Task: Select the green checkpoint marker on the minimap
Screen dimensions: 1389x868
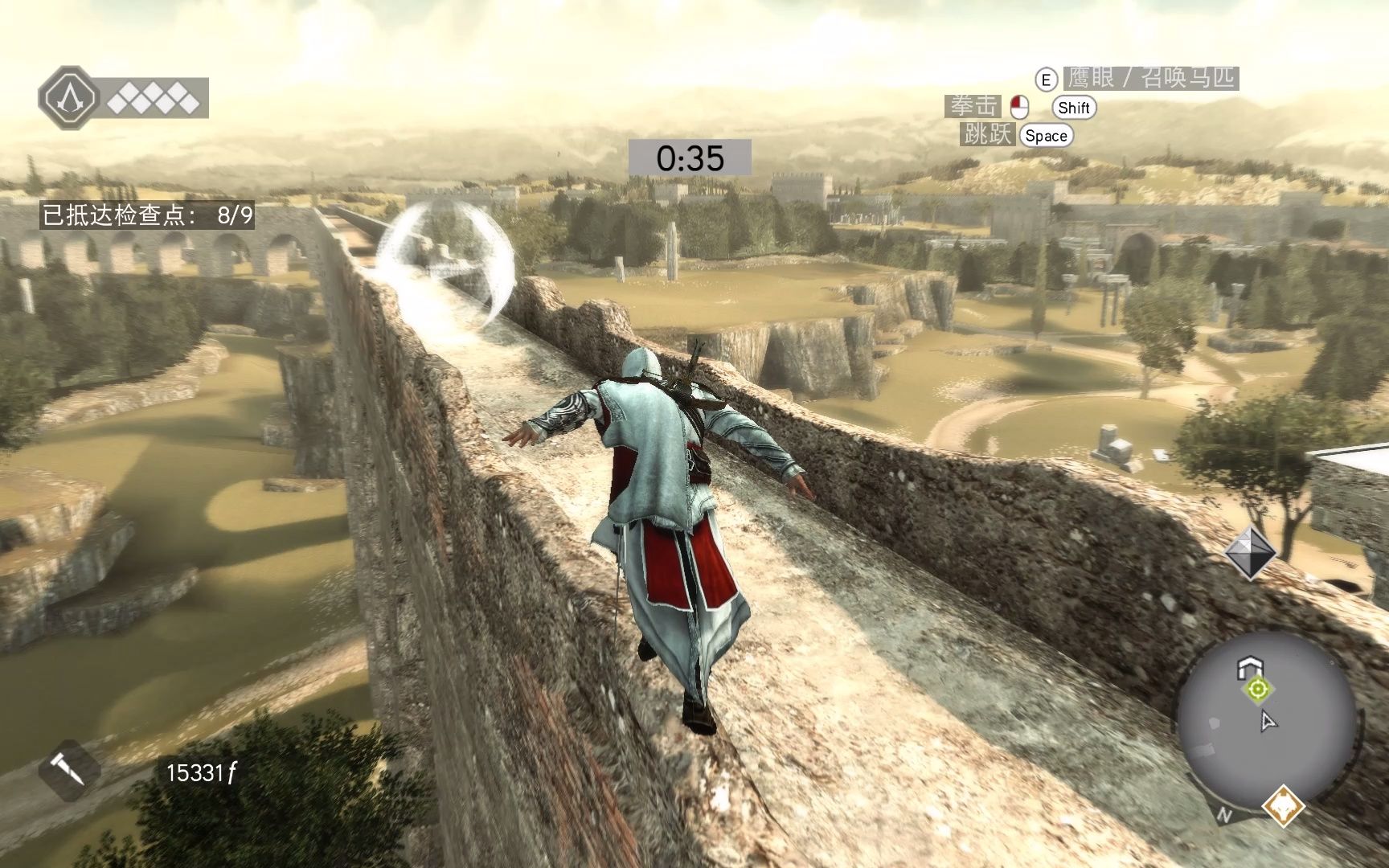Action: pyautogui.click(x=1258, y=689)
